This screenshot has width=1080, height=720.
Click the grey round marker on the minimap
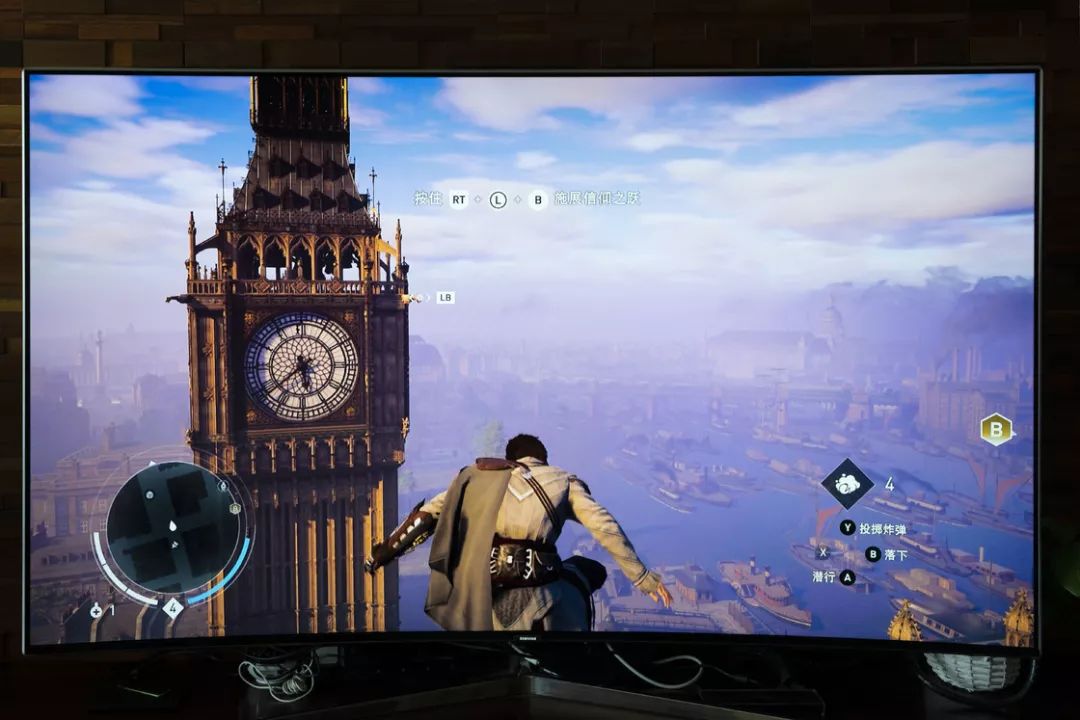pos(148,494)
